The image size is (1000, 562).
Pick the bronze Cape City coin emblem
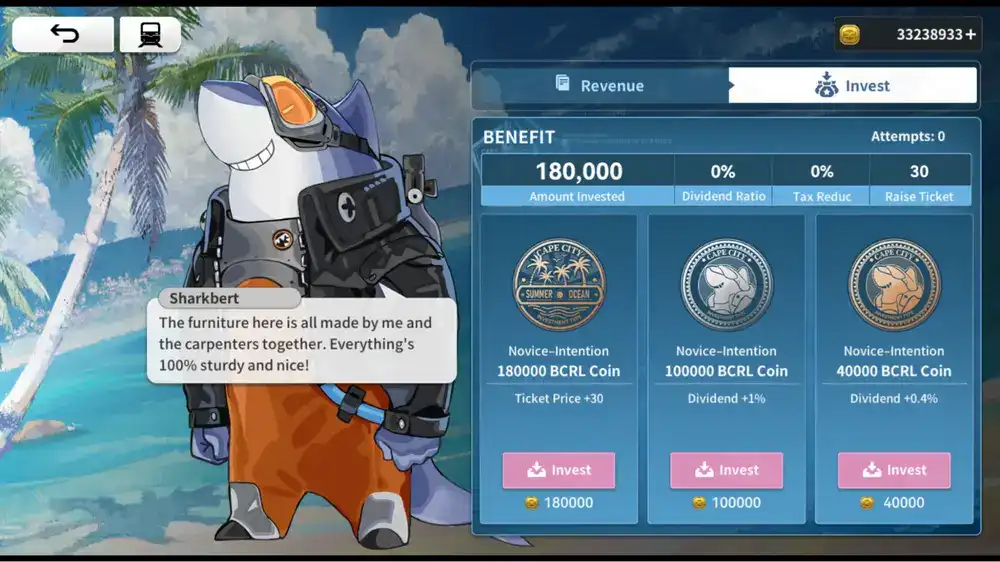coord(894,285)
